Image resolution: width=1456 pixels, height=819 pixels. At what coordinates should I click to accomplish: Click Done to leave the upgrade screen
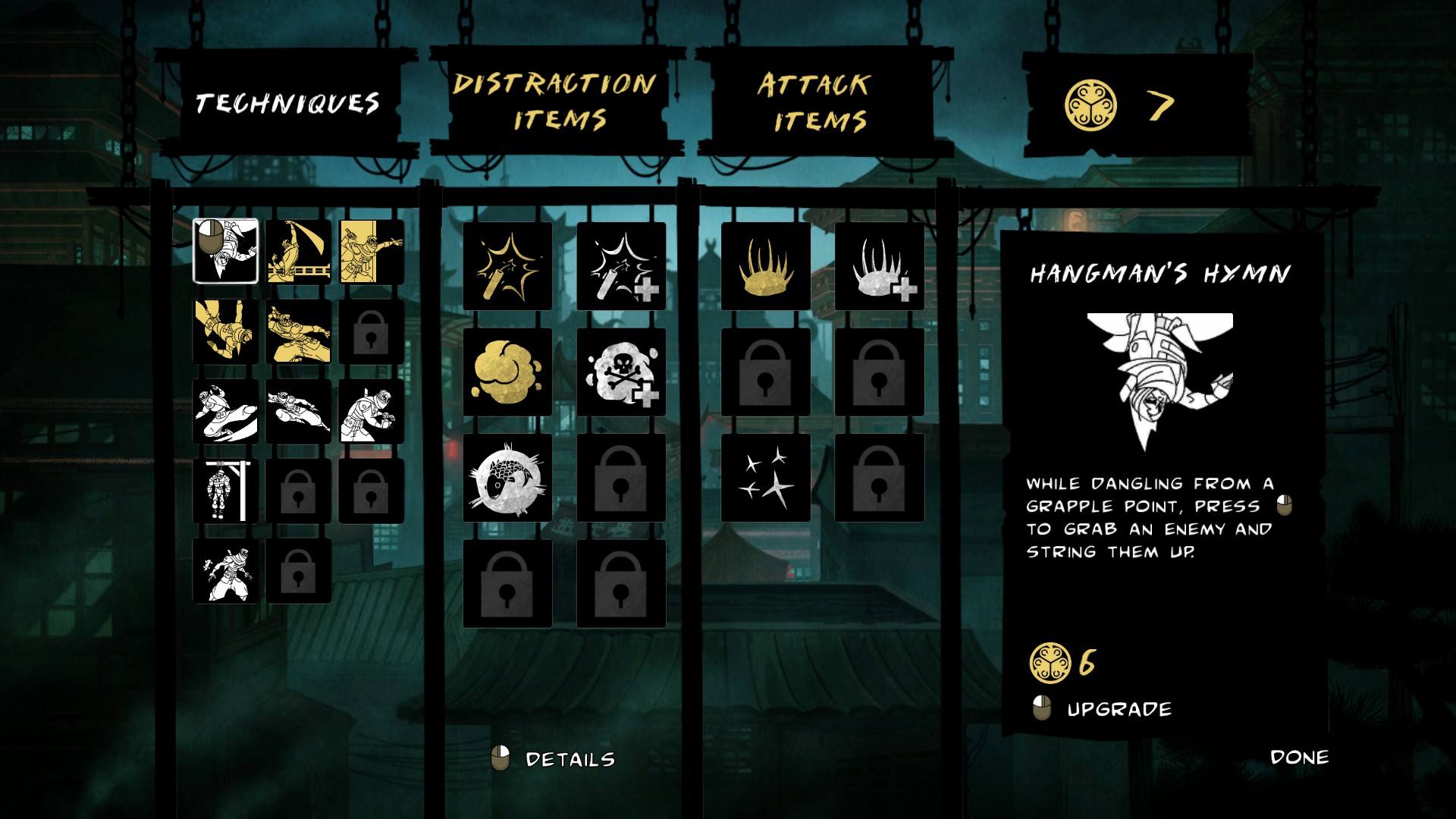(1299, 757)
